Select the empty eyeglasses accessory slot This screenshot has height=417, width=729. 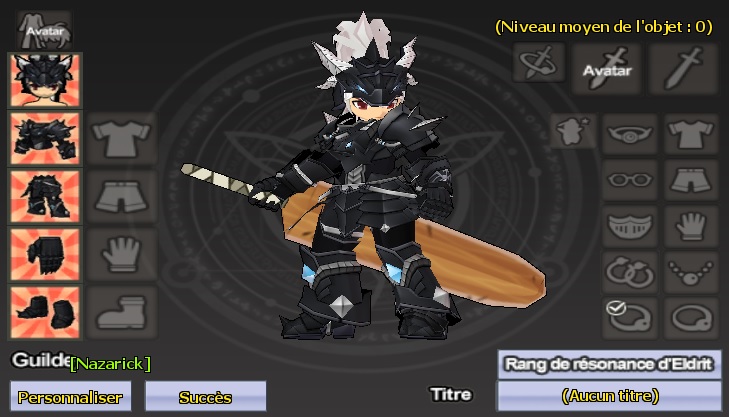coord(630,180)
